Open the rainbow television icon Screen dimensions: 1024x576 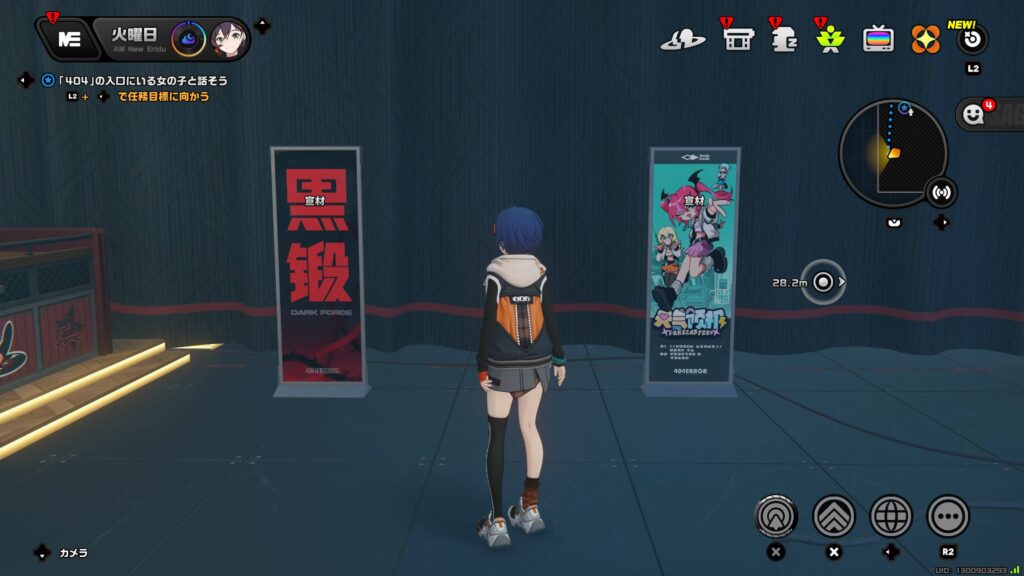(x=878, y=39)
